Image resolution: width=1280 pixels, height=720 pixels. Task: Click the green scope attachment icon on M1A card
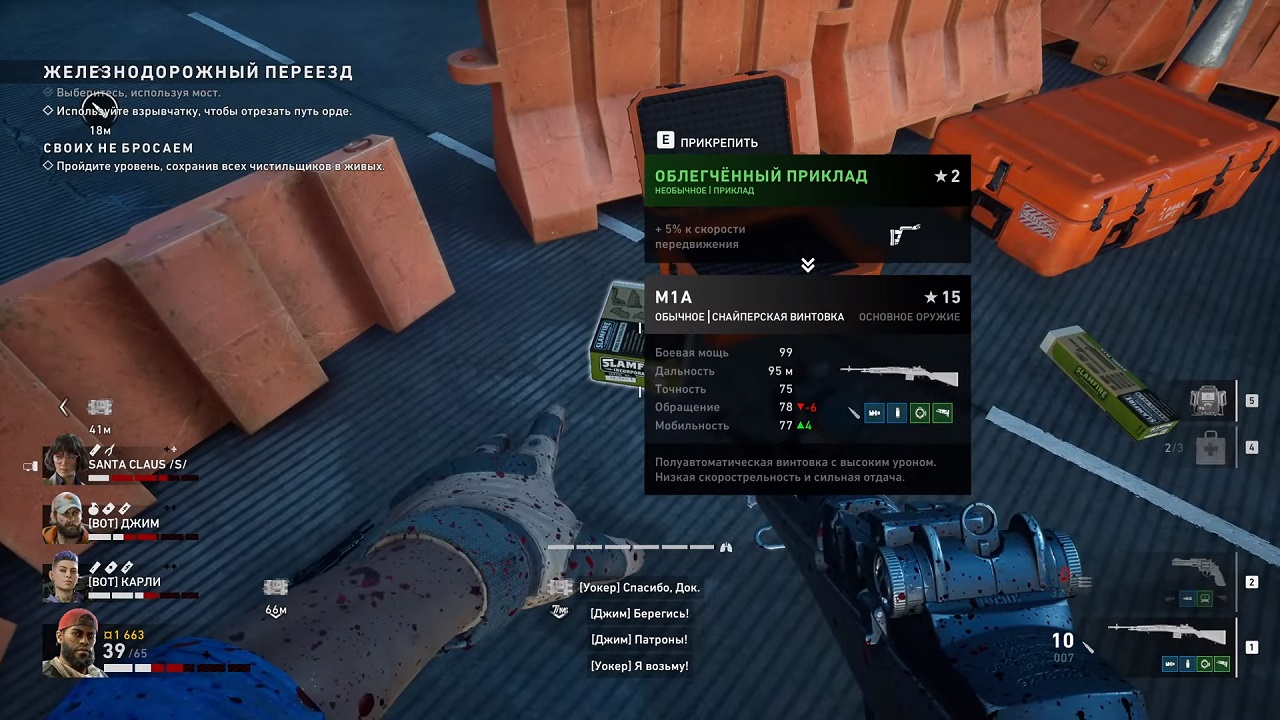tap(919, 412)
